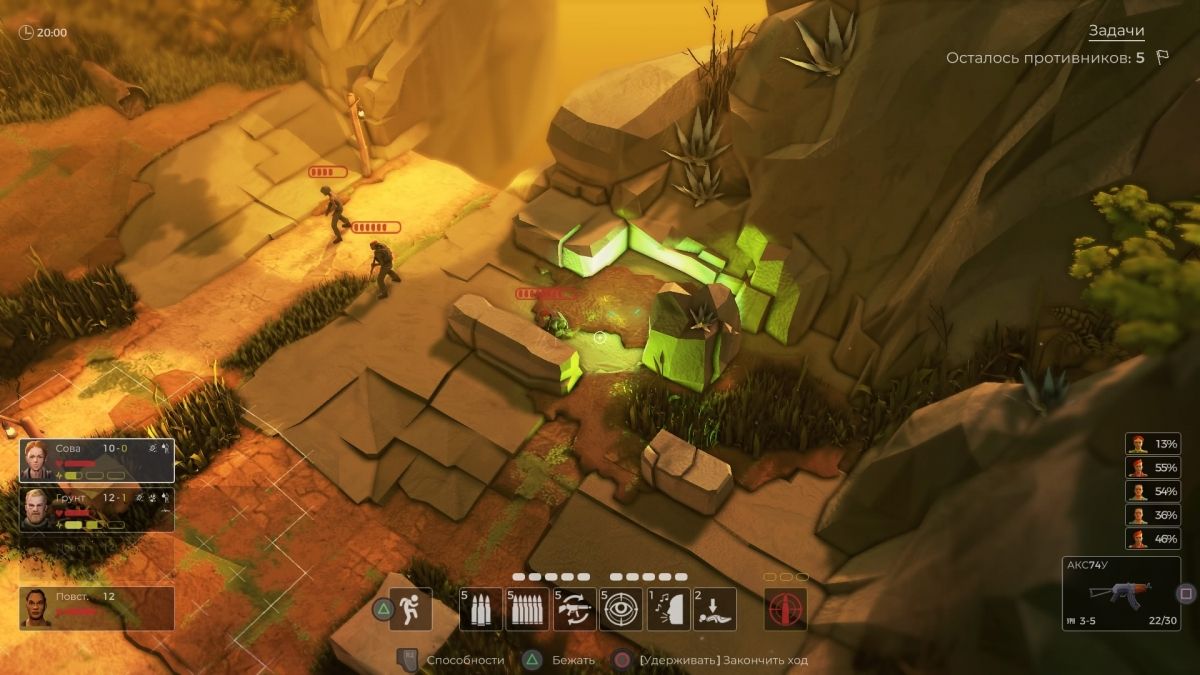Target the enemy with 54% hit chance
Screen dimensions: 1200x675
coord(1151,492)
